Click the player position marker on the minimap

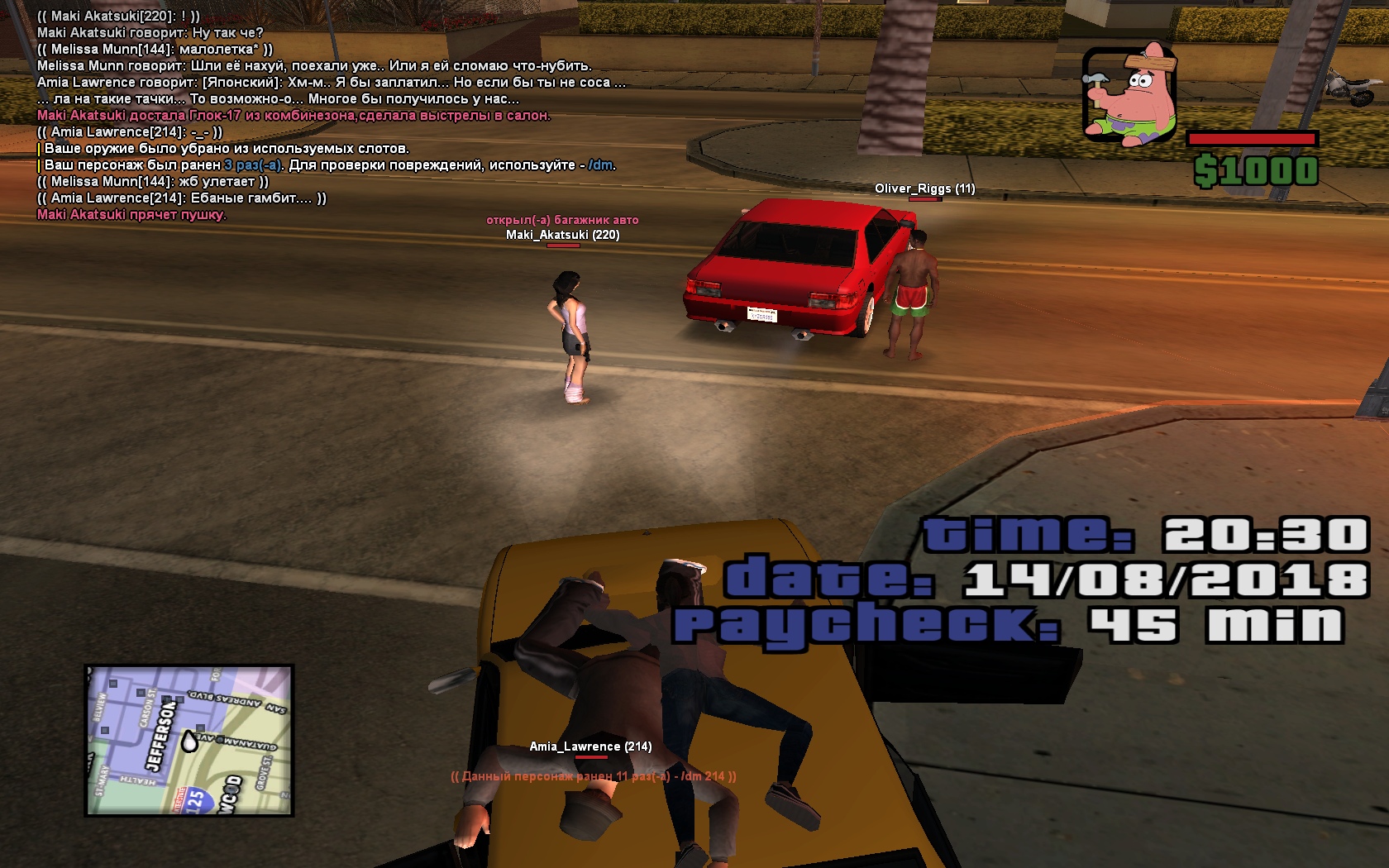click(189, 742)
